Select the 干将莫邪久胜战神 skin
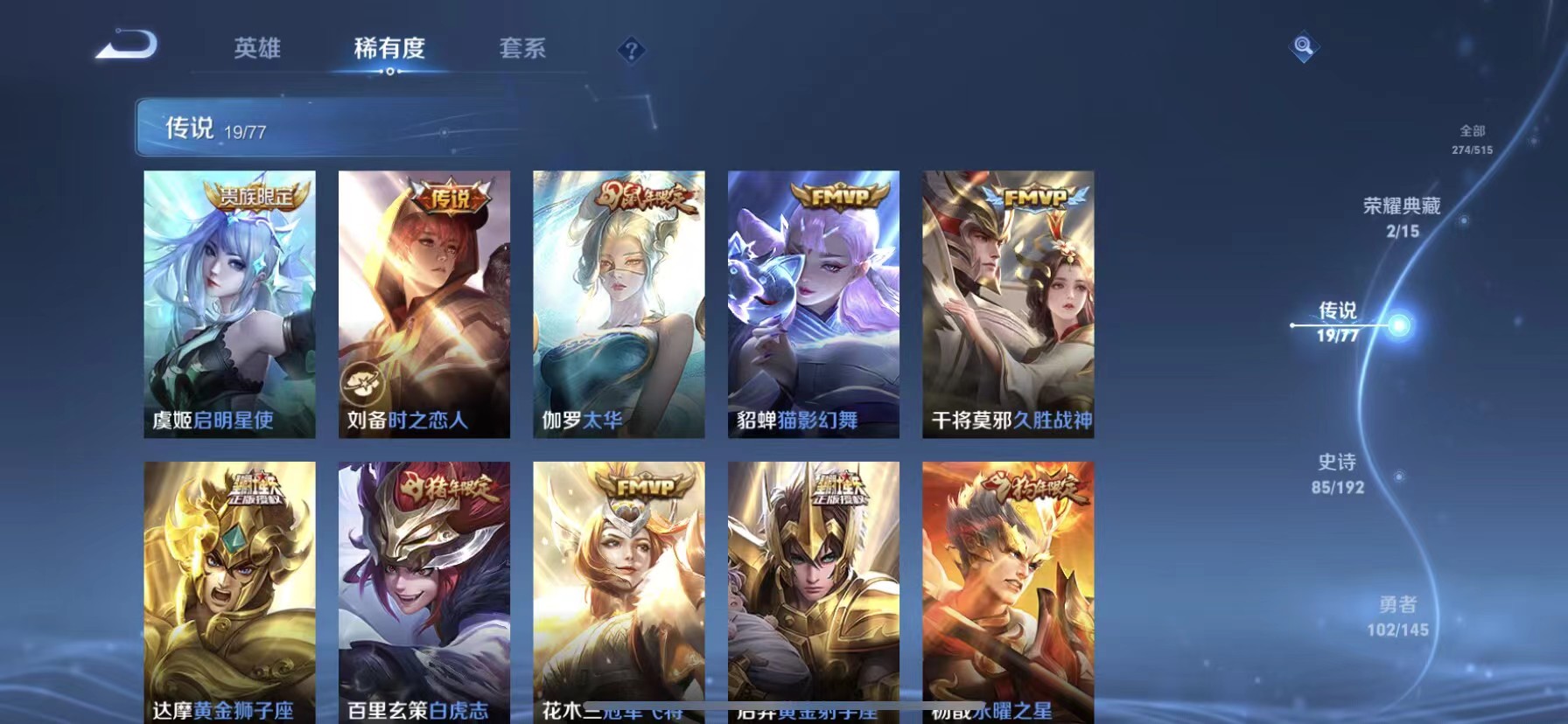The height and width of the screenshot is (724, 1568). coord(1008,306)
